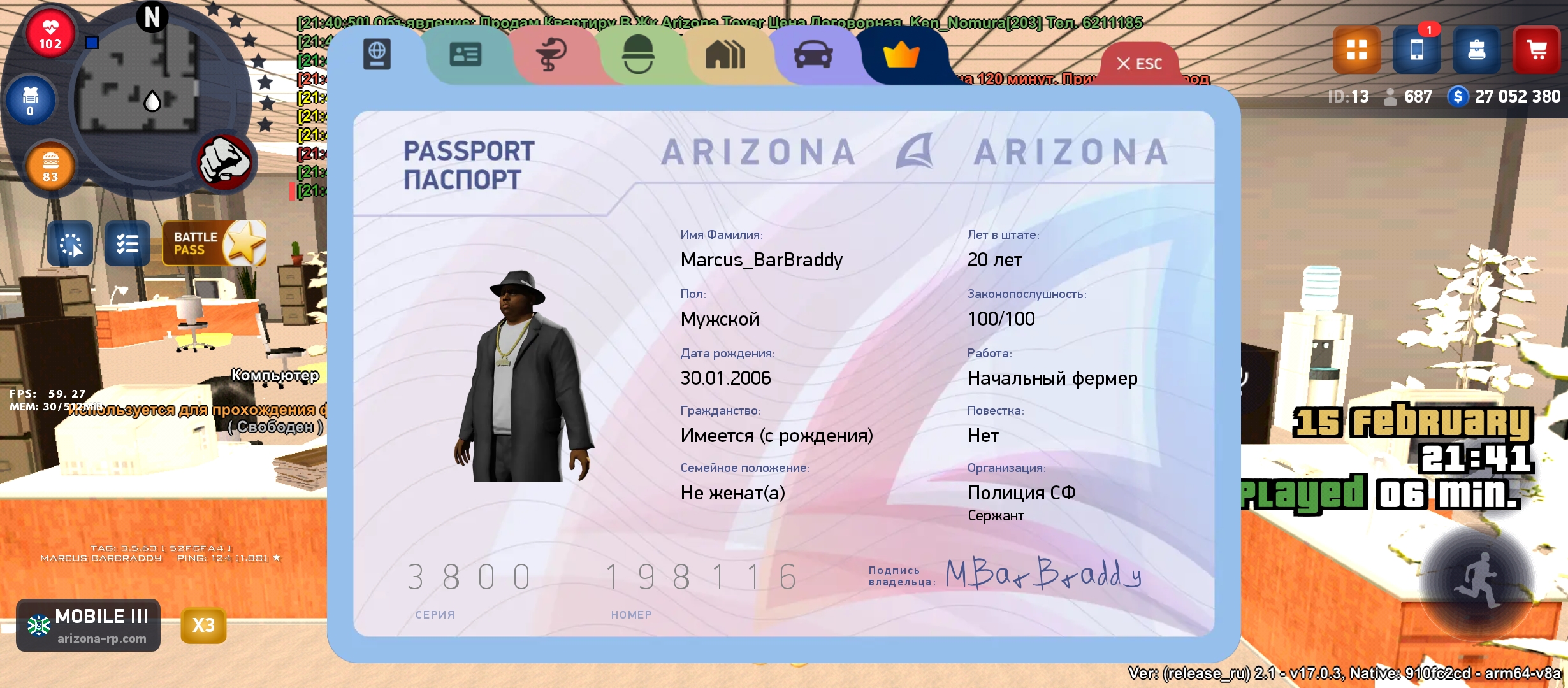
Task: Open the car vehicles tab
Action: click(813, 55)
